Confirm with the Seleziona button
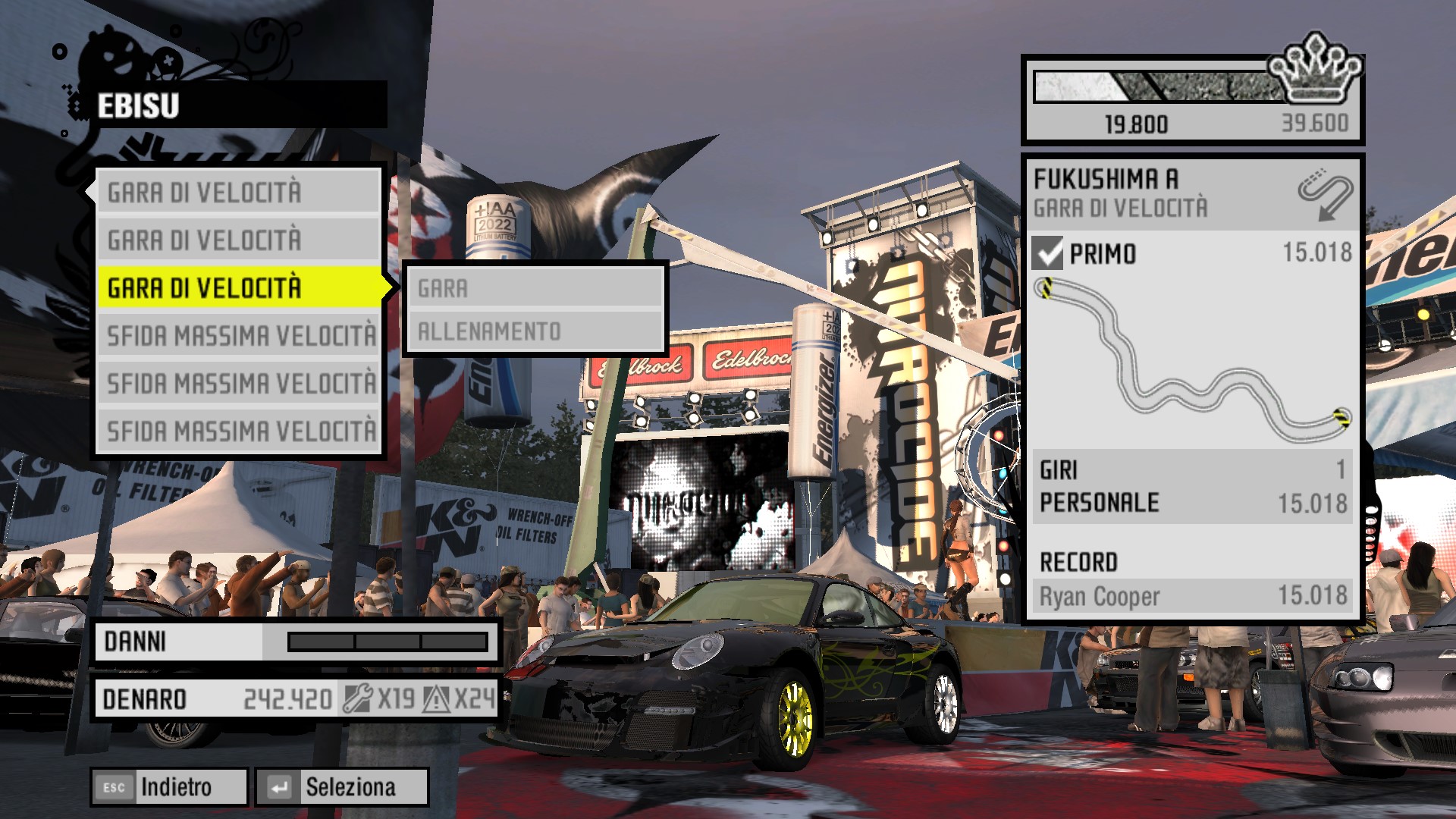Viewport: 1456px width, 819px height. [342, 787]
